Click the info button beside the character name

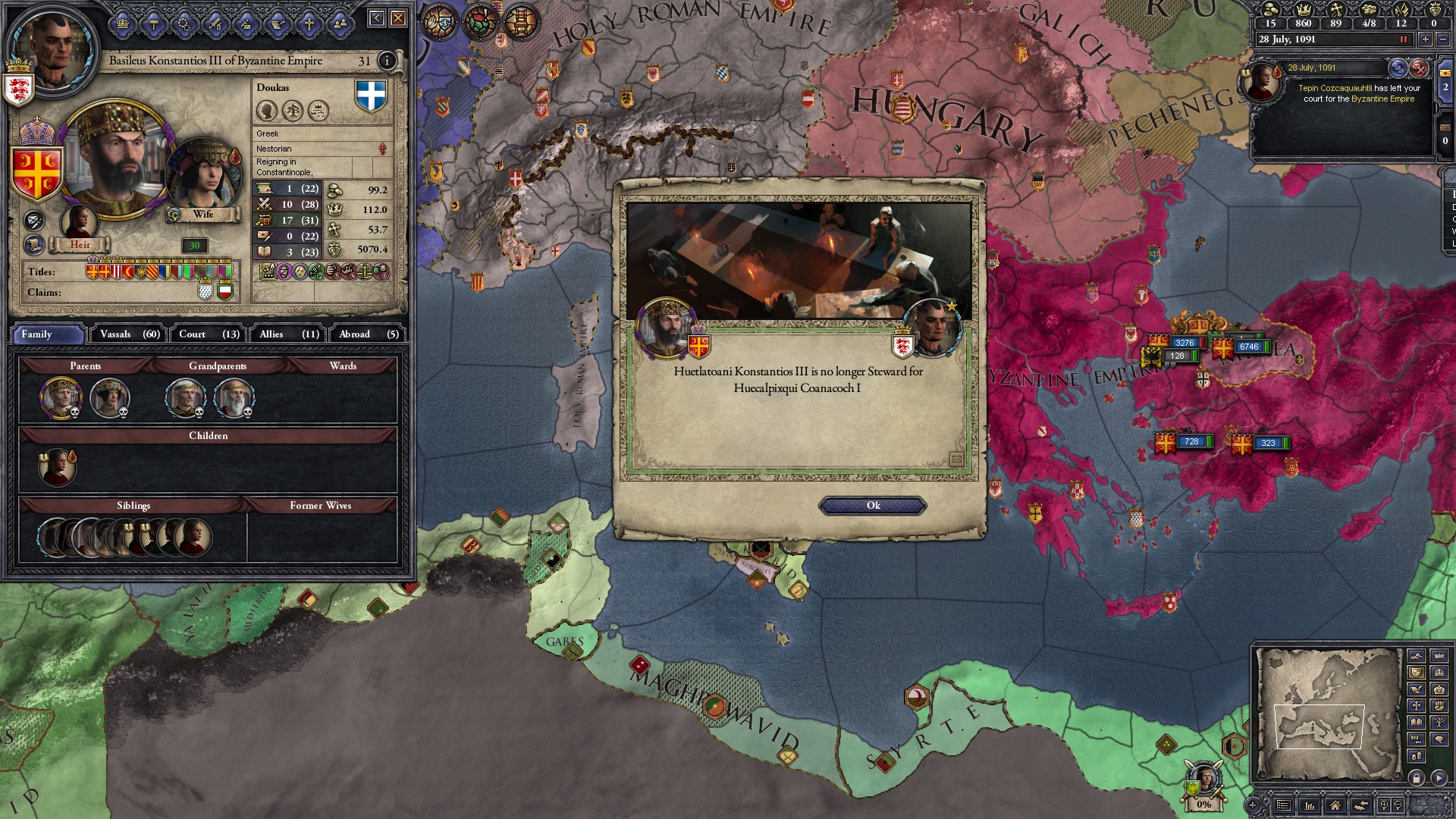[387, 61]
